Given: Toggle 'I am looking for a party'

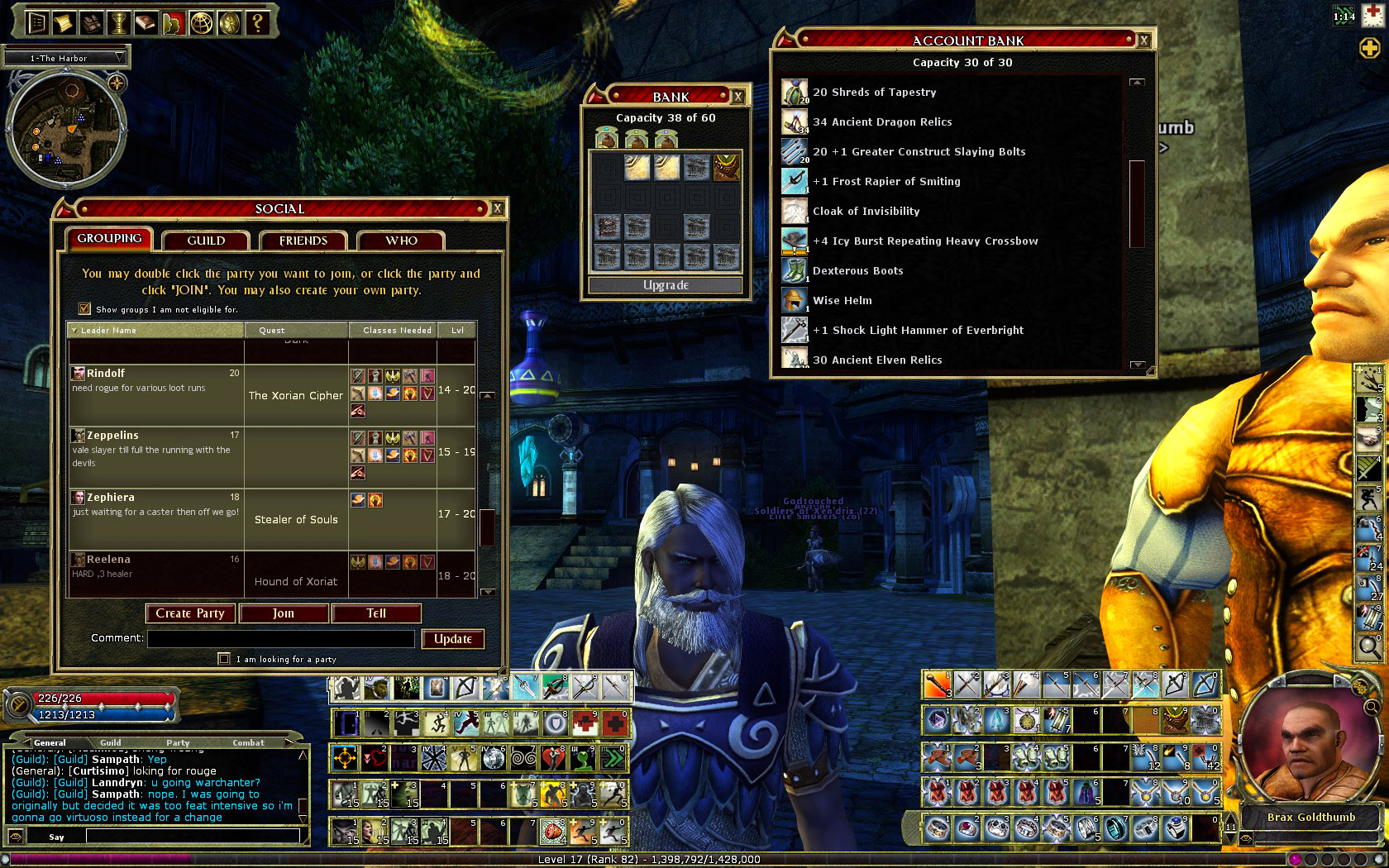Looking at the screenshot, I should 224,659.
